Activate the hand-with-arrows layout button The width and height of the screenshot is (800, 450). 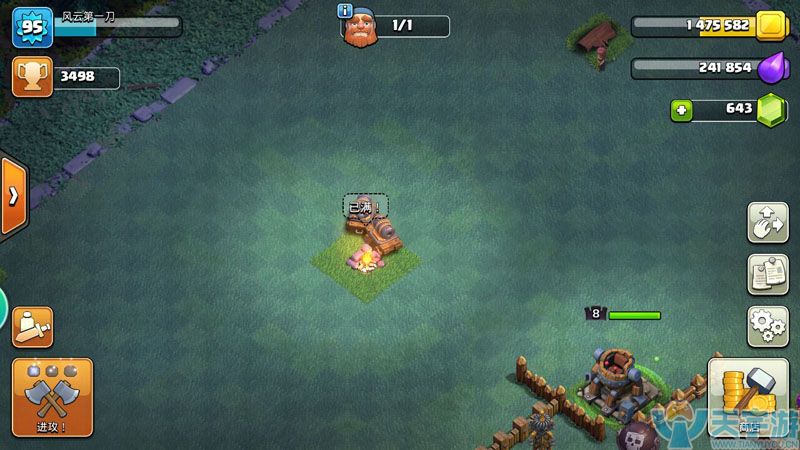click(x=767, y=222)
